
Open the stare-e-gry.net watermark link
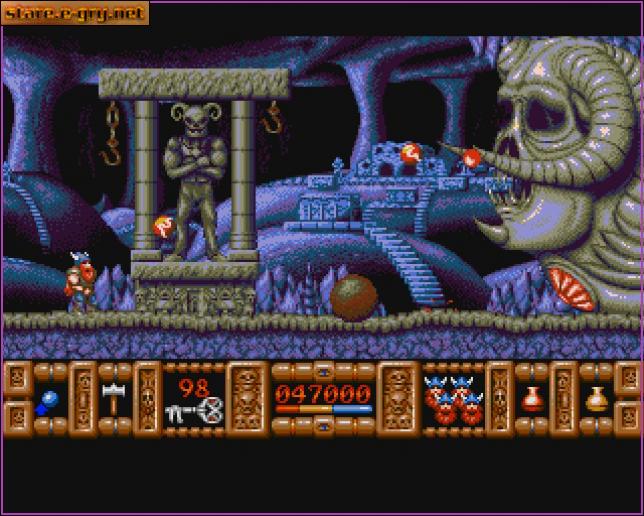coord(74,13)
